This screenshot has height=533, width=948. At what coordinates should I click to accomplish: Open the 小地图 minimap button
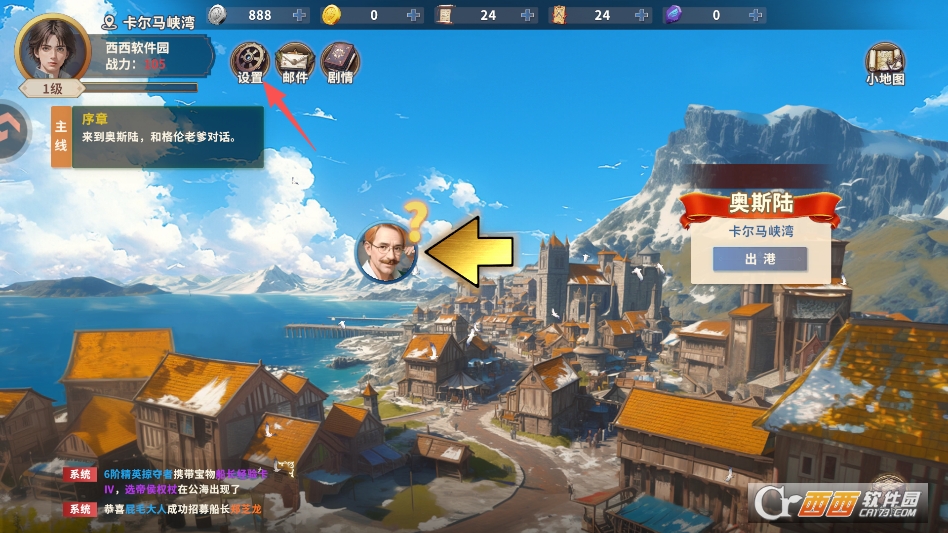pos(885,63)
